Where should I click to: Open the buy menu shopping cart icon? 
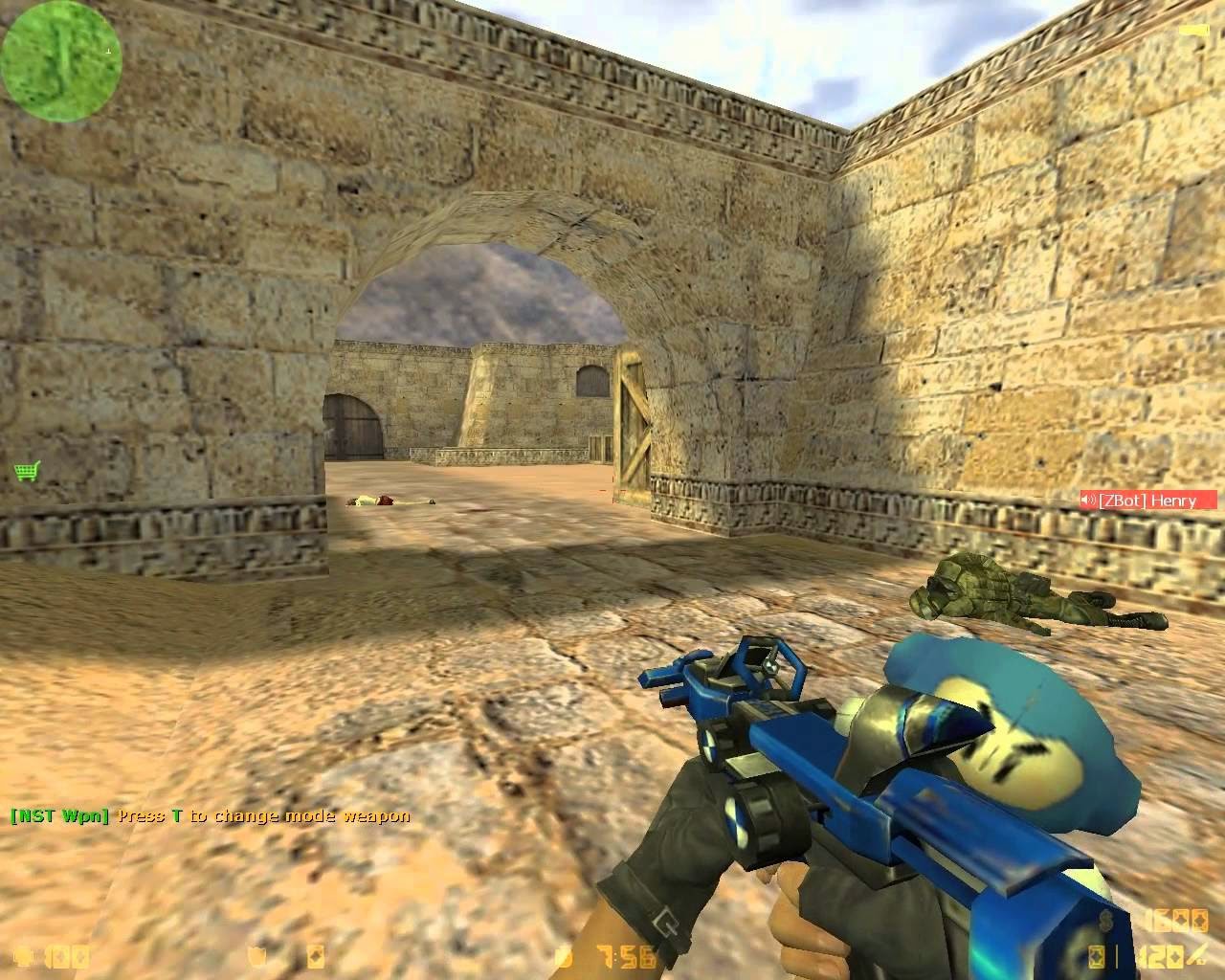click(x=27, y=471)
